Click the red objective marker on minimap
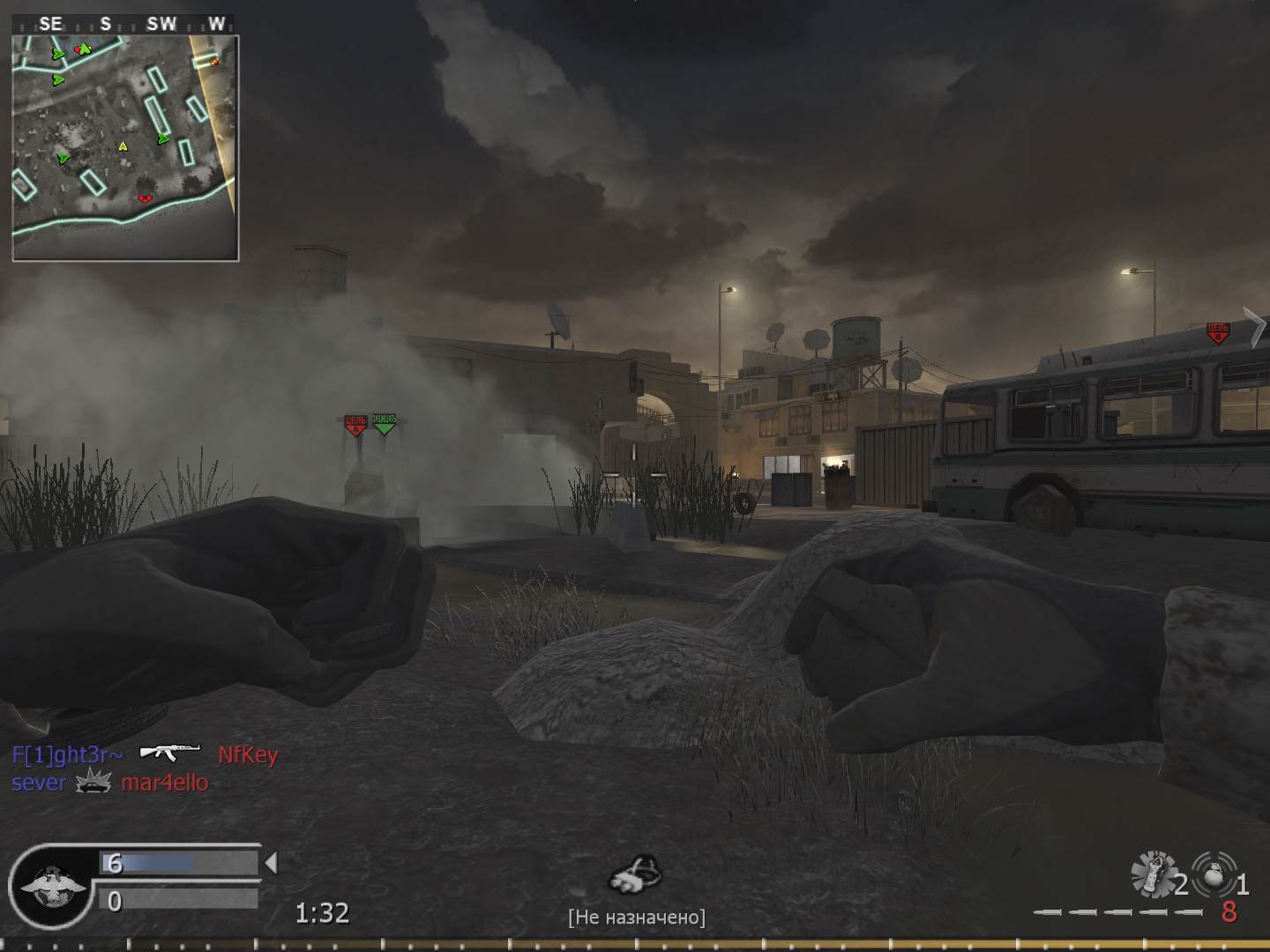 click(x=145, y=198)
